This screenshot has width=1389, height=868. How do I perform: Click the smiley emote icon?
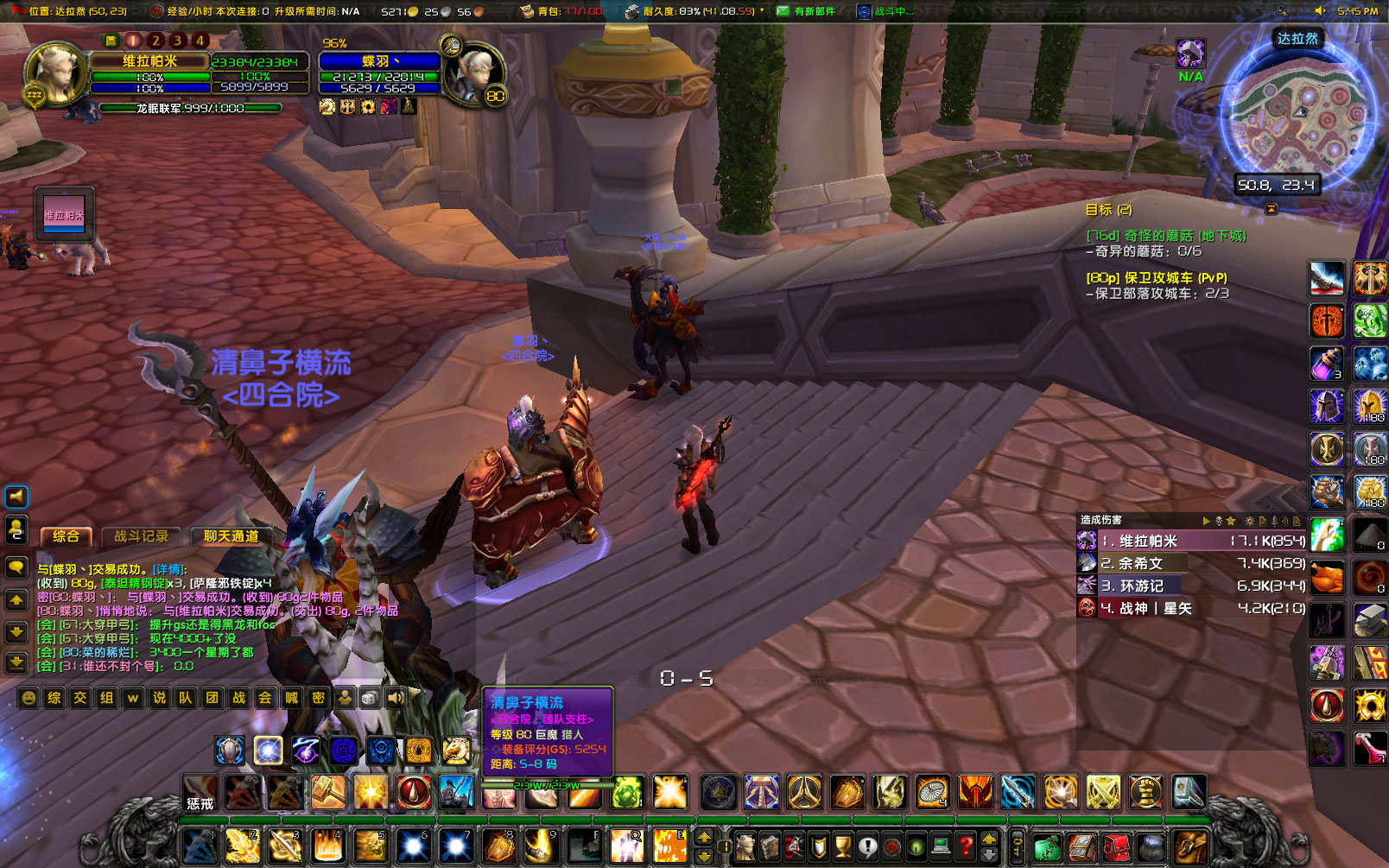click(29, 698)
